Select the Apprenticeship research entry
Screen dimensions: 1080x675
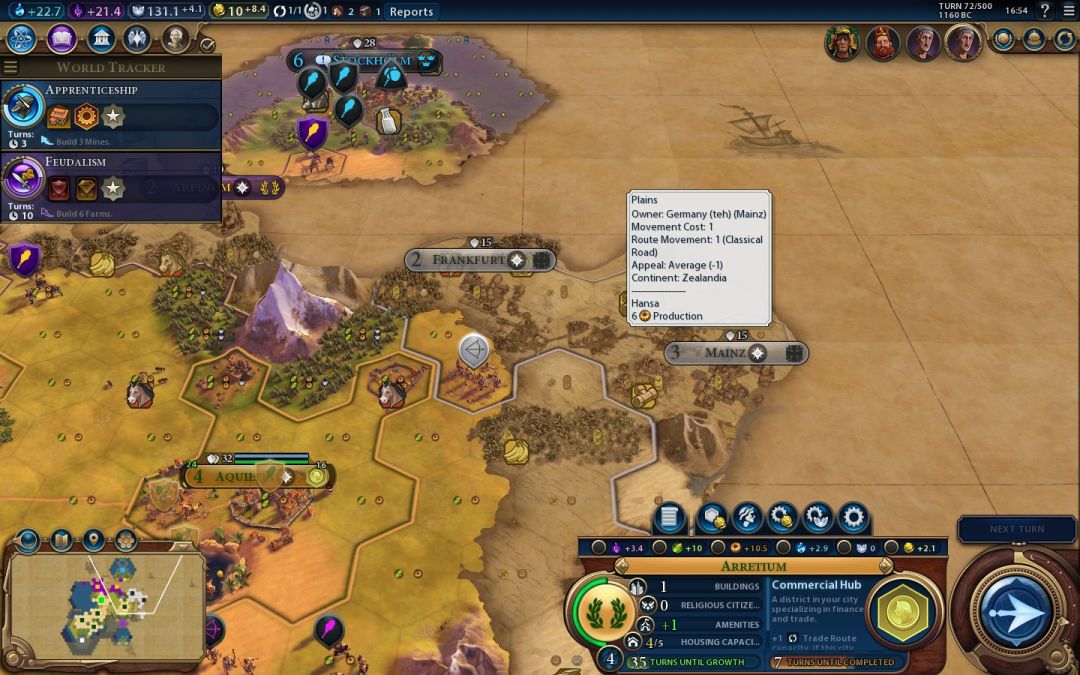click(110, 114)
